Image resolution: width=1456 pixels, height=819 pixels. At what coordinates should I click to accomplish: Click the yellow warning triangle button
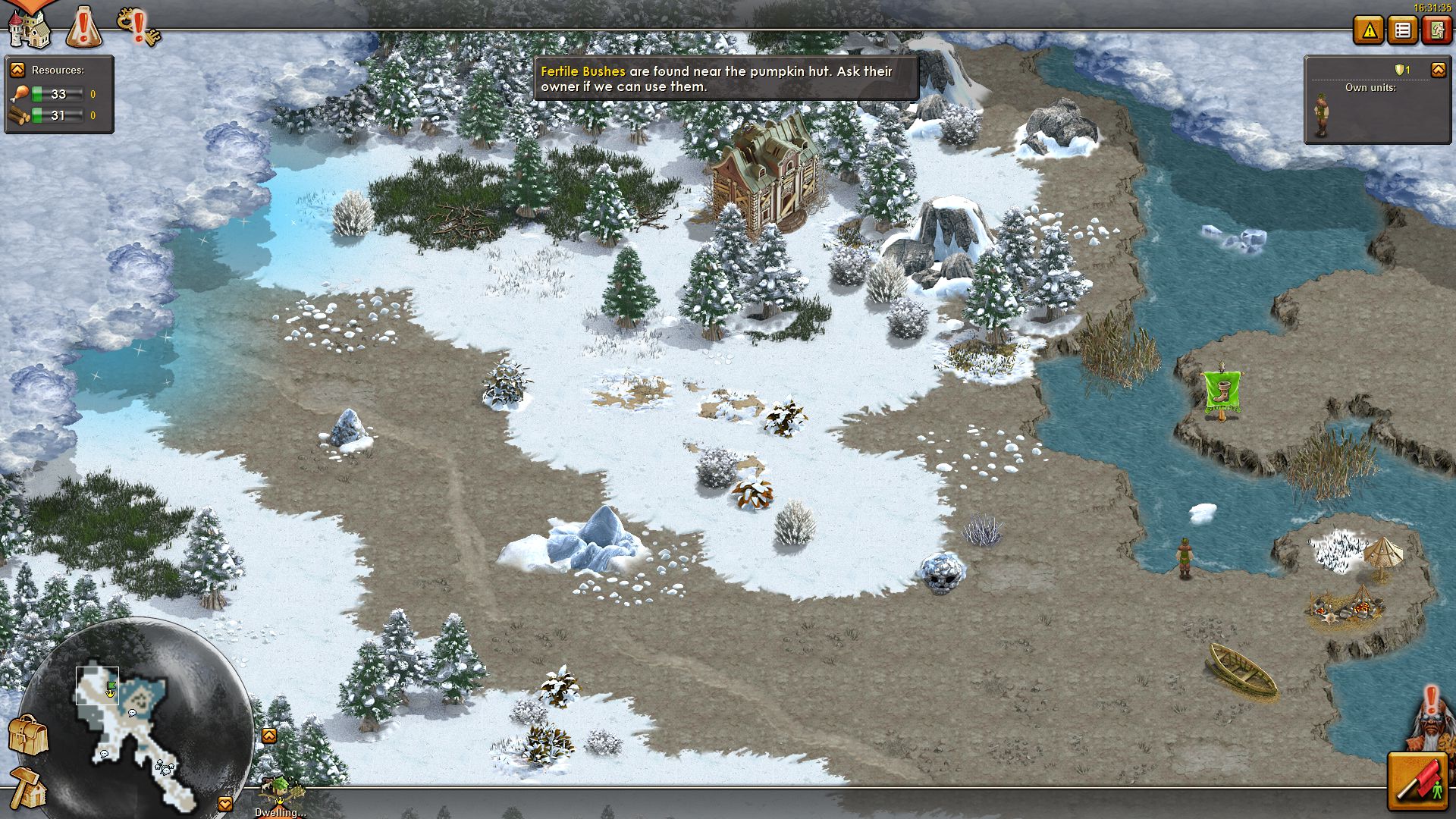1369,31
